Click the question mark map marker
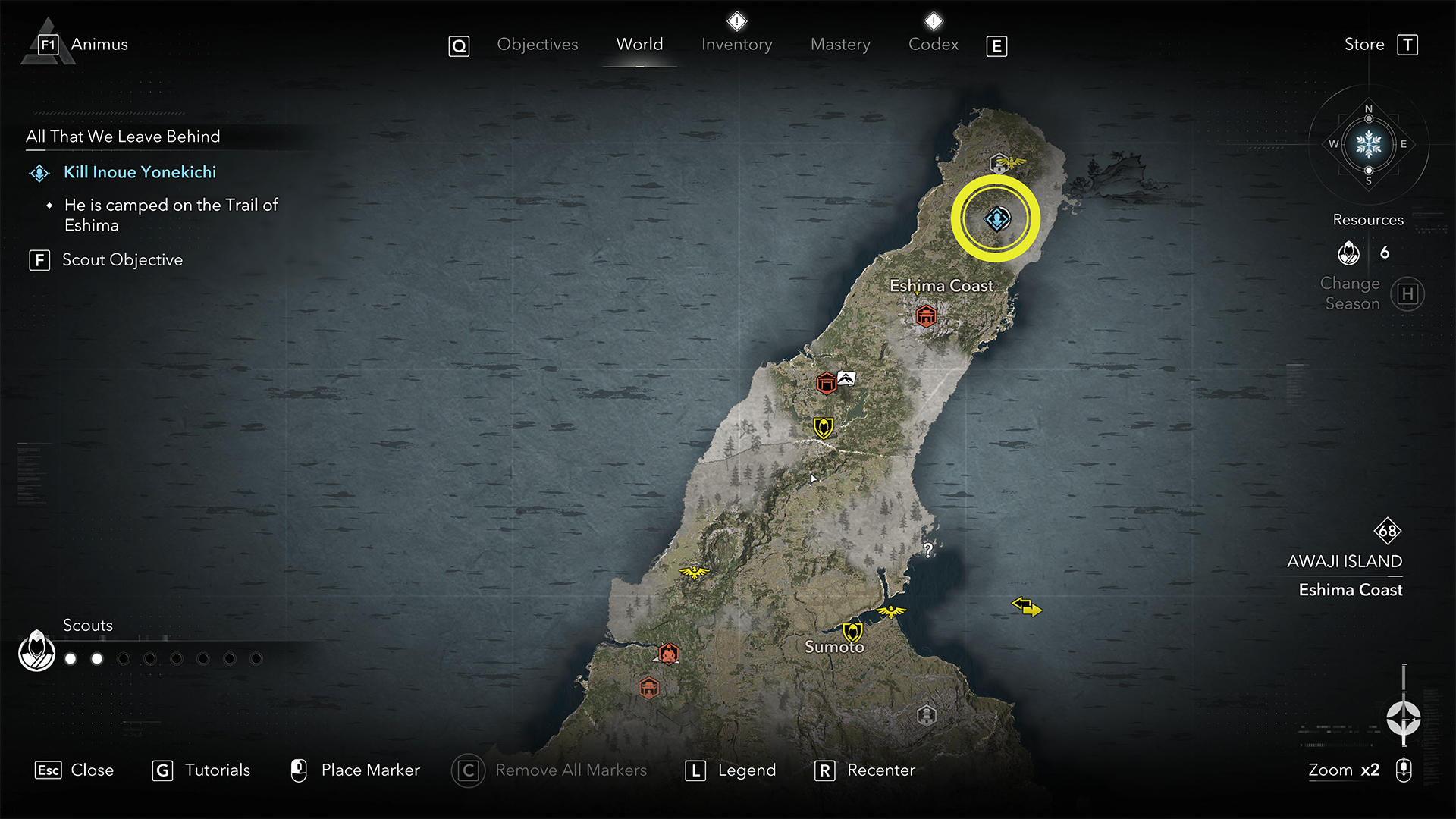Image resolution: width=1456 pixels, height=819 pixels. point(927,550)
